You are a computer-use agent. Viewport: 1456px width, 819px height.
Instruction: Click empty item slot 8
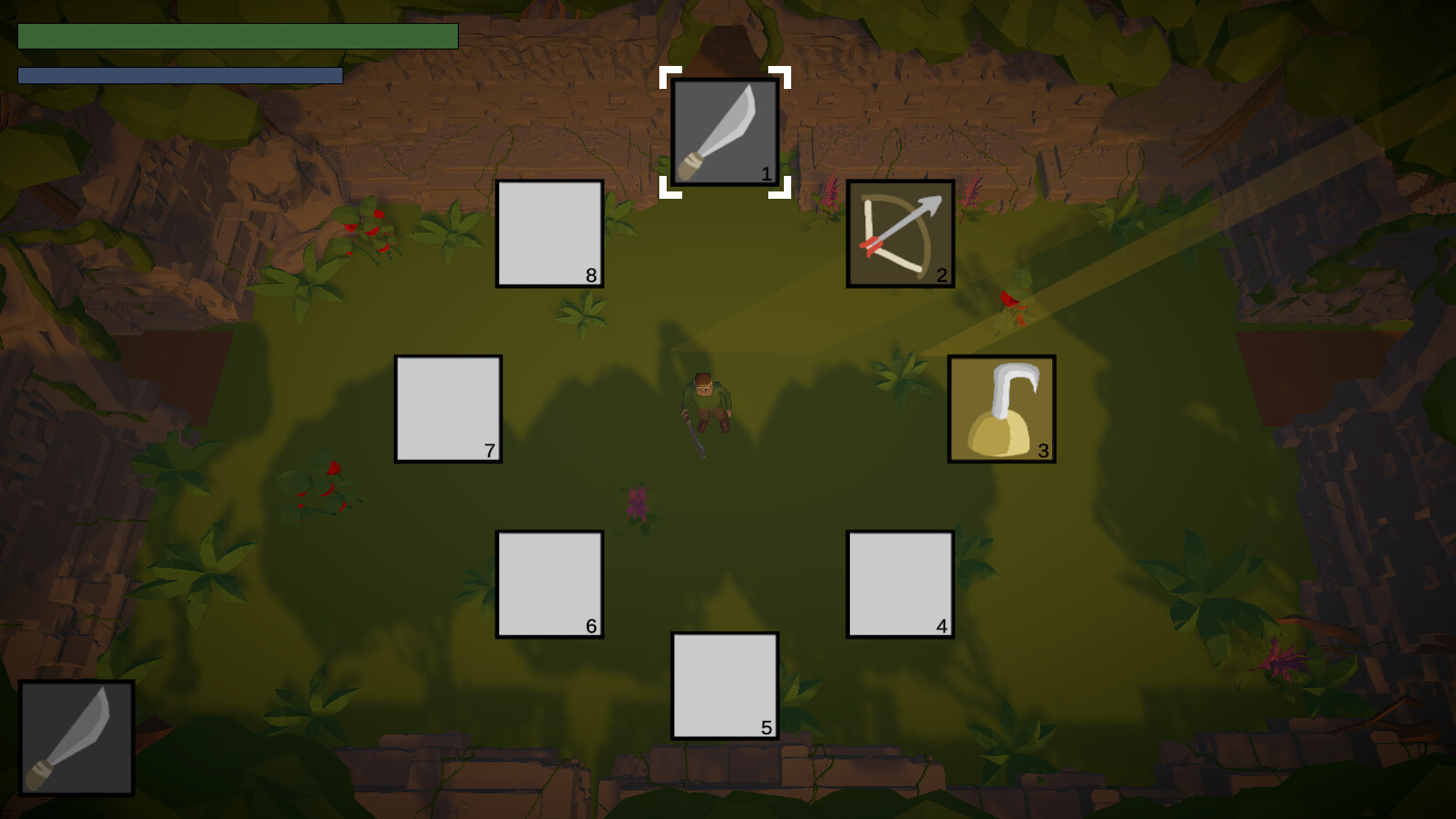[549, 234]
